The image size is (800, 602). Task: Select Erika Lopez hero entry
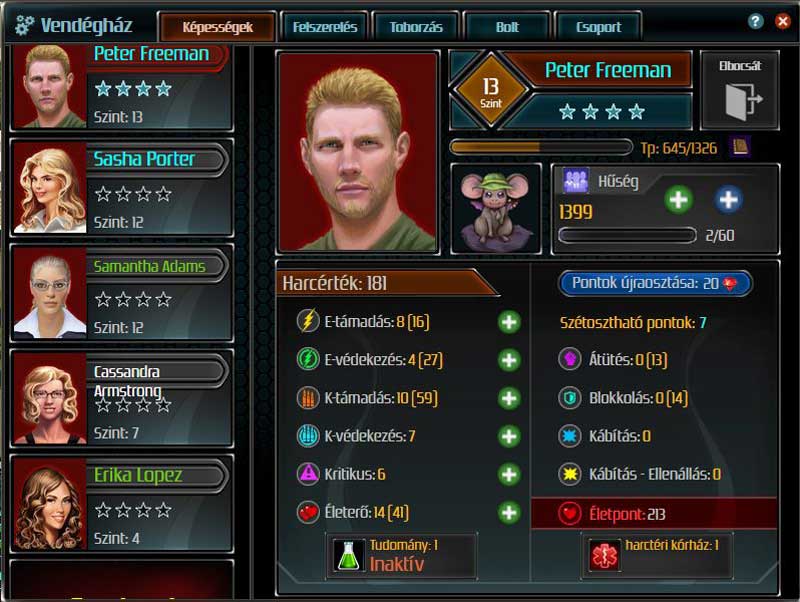pyautogui.click(x=121, y=501)
